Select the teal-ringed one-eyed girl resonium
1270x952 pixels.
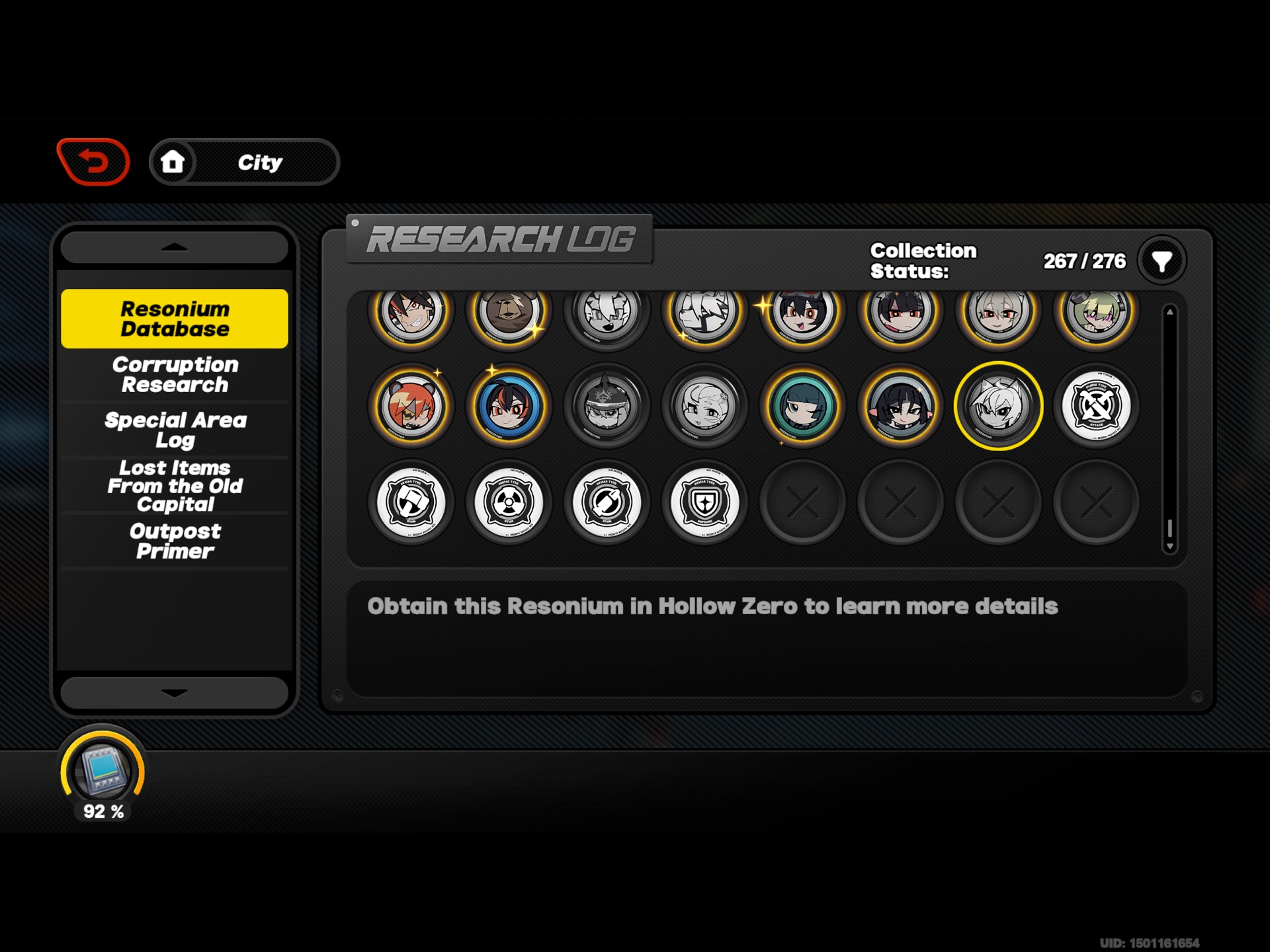click(x=802, y=406)
